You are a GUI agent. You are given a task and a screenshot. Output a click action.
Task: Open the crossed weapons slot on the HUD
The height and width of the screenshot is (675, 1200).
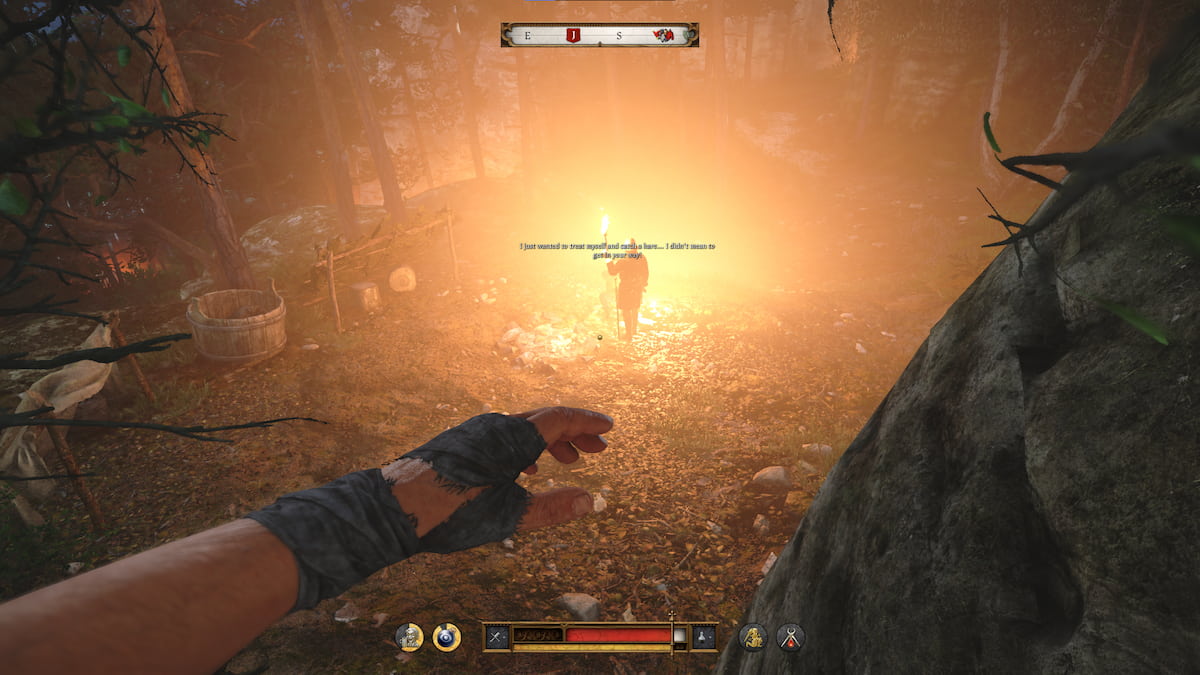(497, 636)
